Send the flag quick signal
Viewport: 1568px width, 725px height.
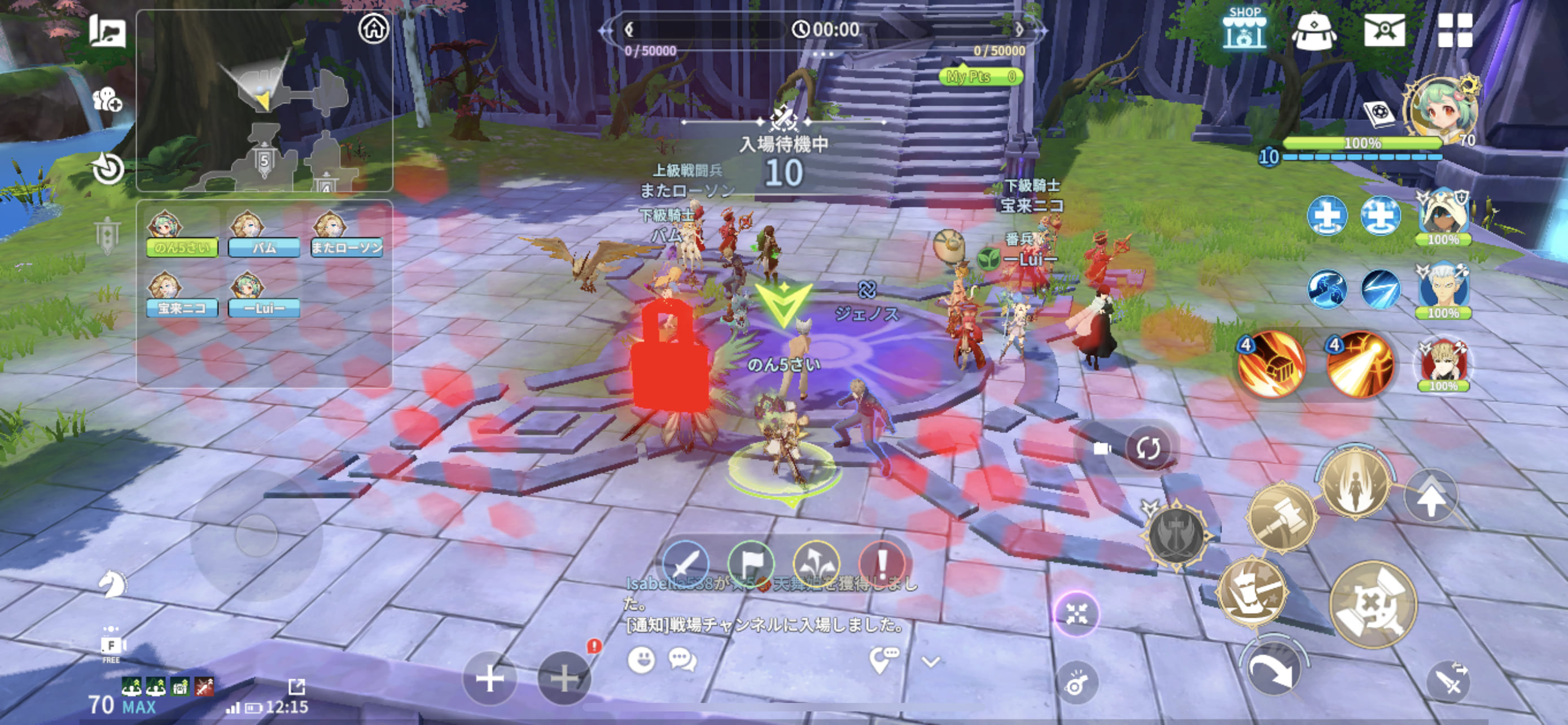pos(751,564)
